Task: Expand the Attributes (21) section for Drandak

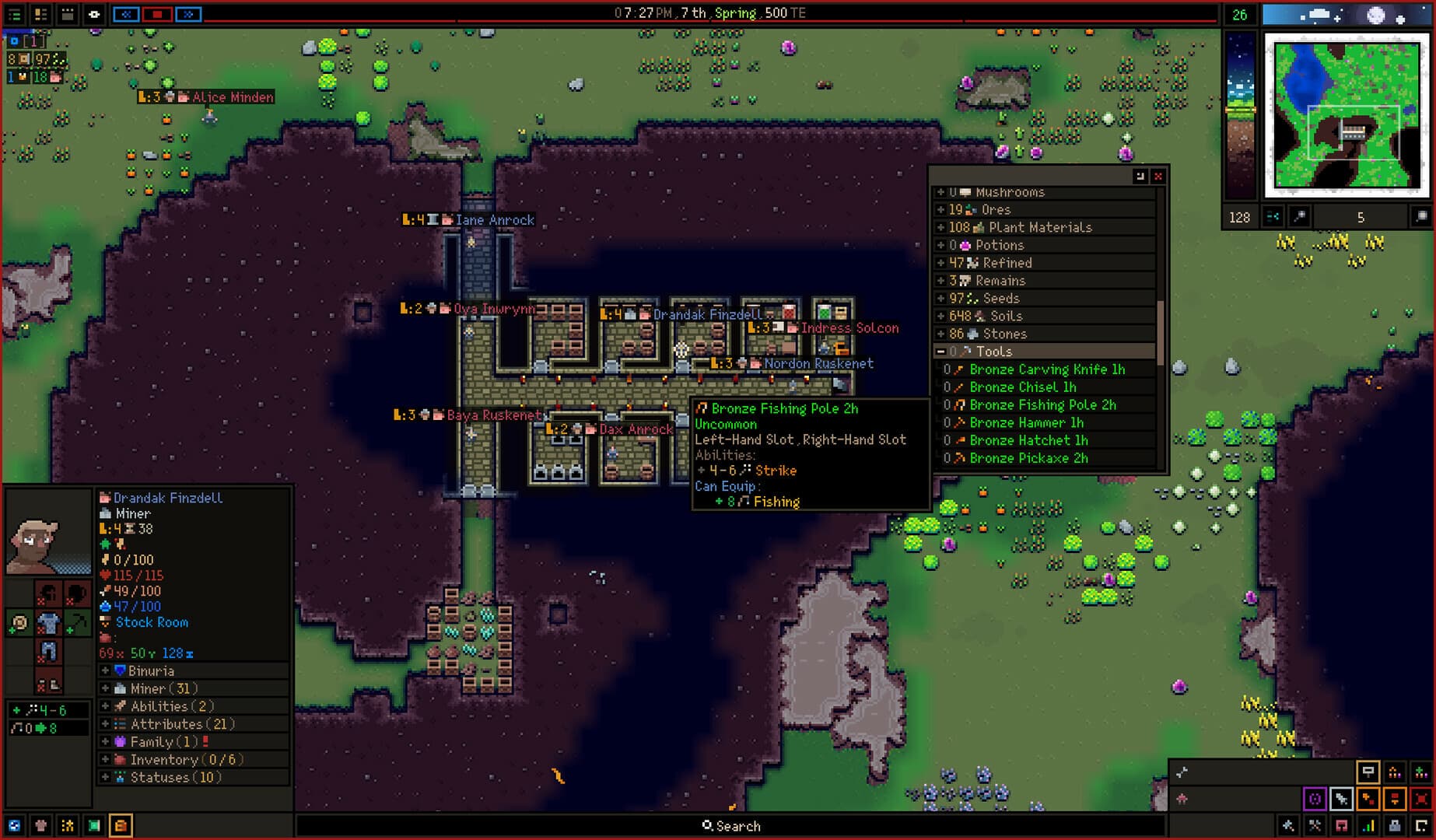Action: (104, 723)
